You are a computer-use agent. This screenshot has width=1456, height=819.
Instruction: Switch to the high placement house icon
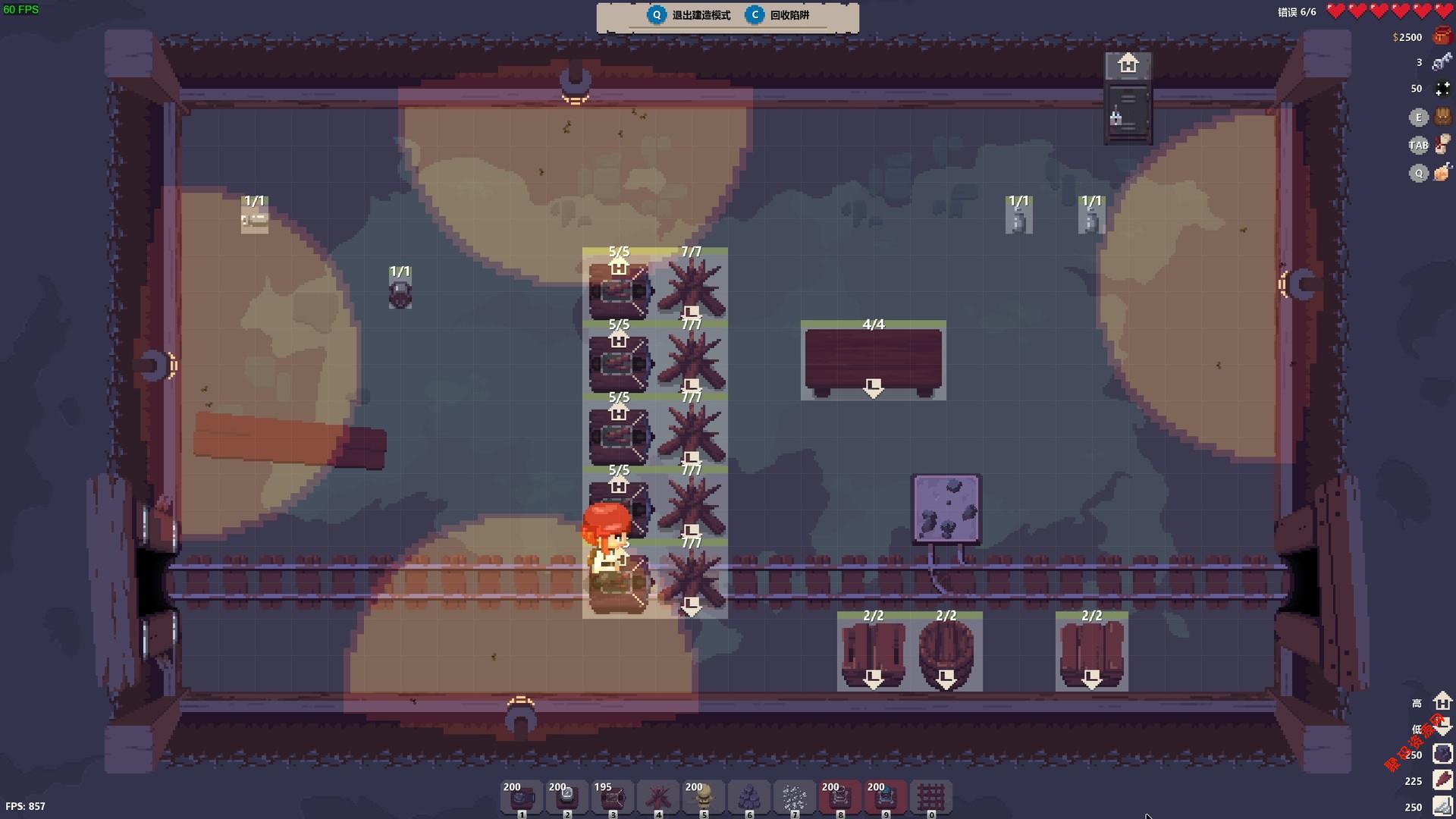point(1442,701)
